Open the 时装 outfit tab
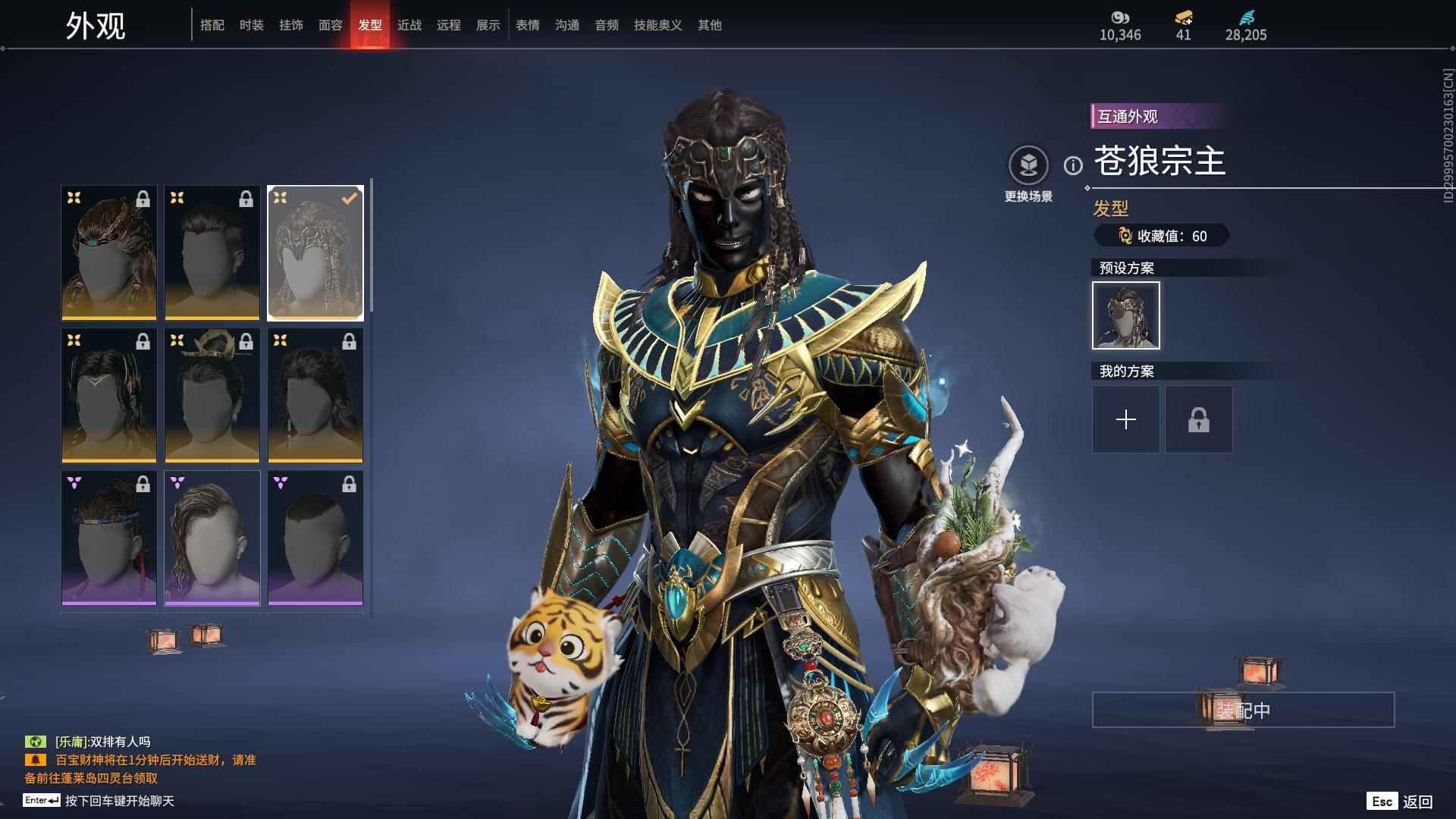The image size is (1456, 819). point(252,25)
